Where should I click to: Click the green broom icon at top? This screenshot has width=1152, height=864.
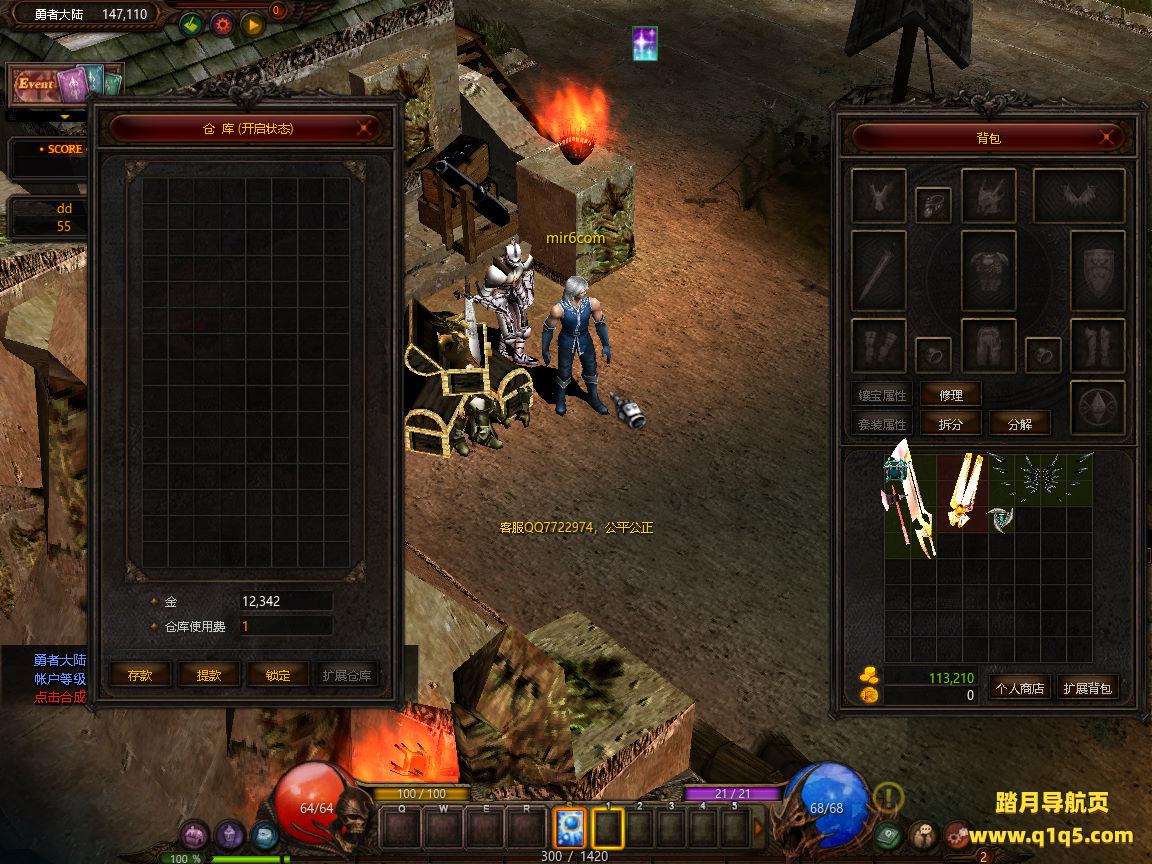tap(192, 25)
